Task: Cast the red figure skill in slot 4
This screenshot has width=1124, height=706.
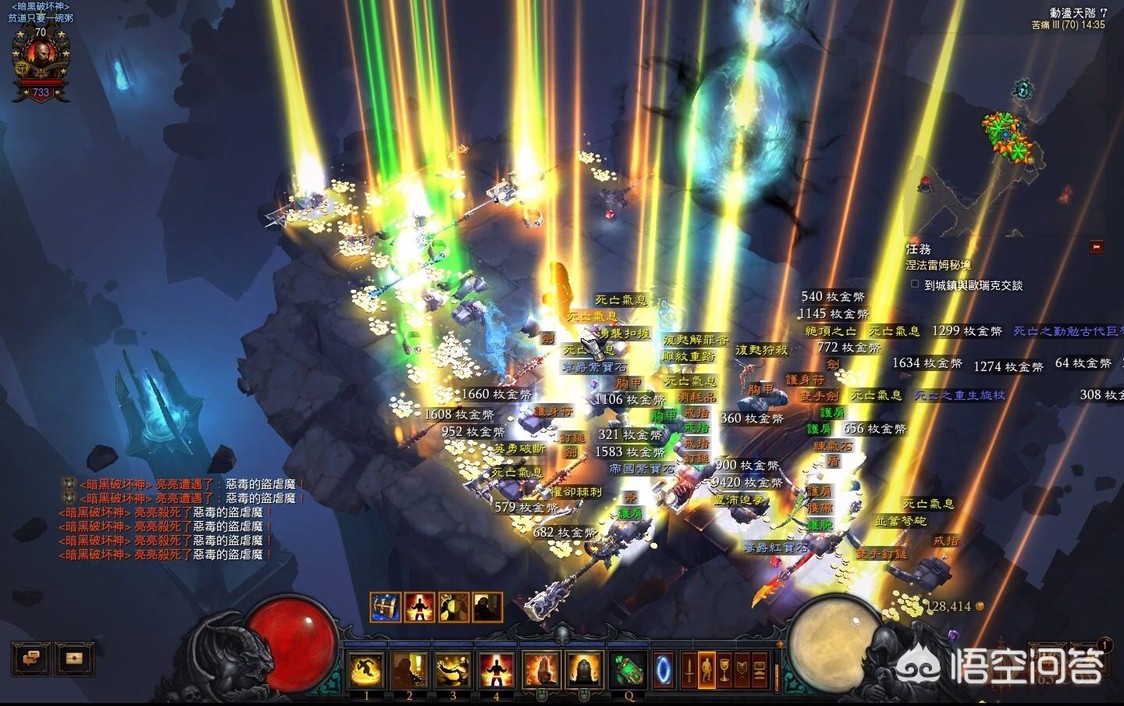Action: pyautogui.click(x=496, y=669)
